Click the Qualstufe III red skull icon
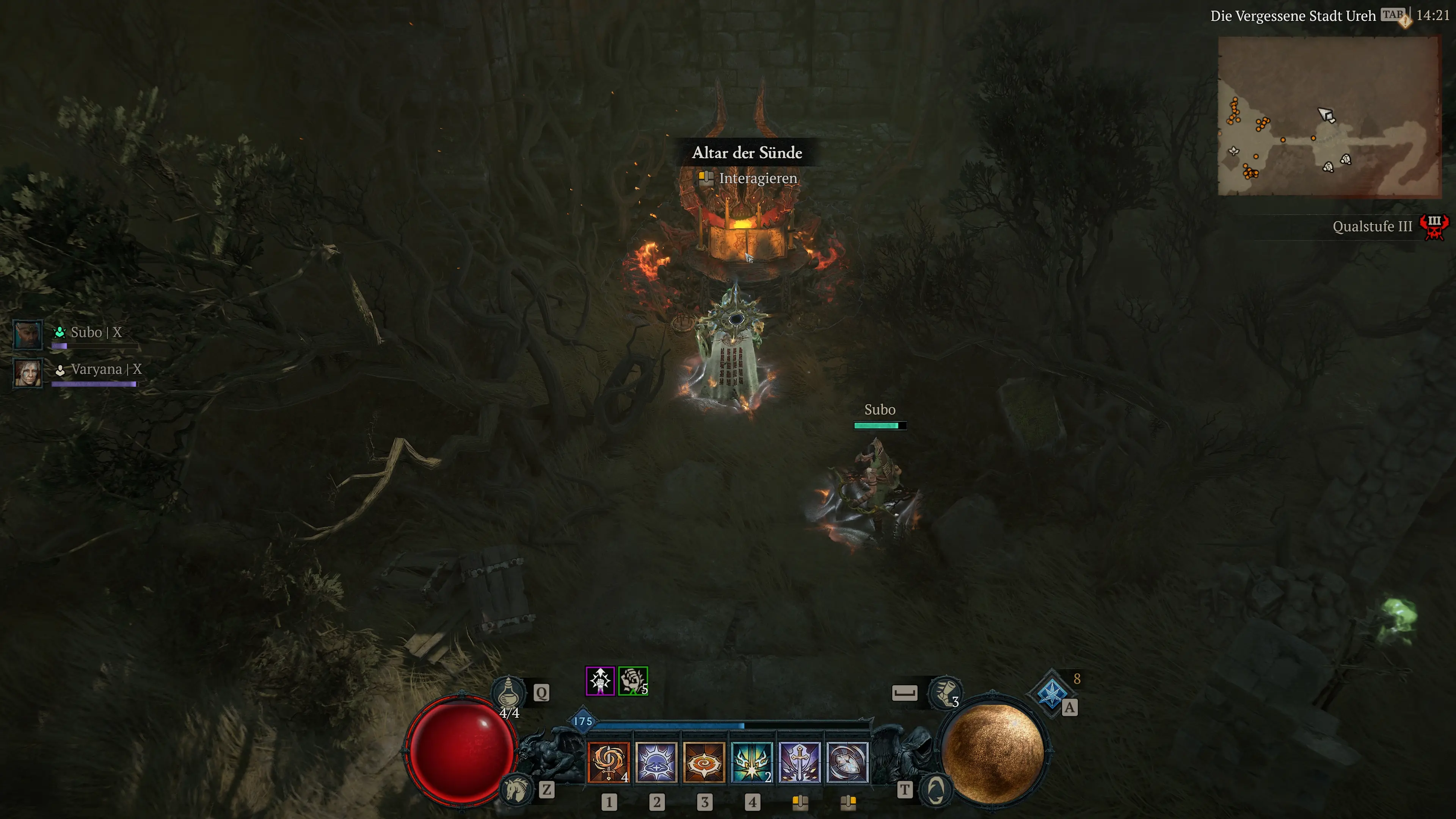 pyautogui.click(x=1434, y=227)
